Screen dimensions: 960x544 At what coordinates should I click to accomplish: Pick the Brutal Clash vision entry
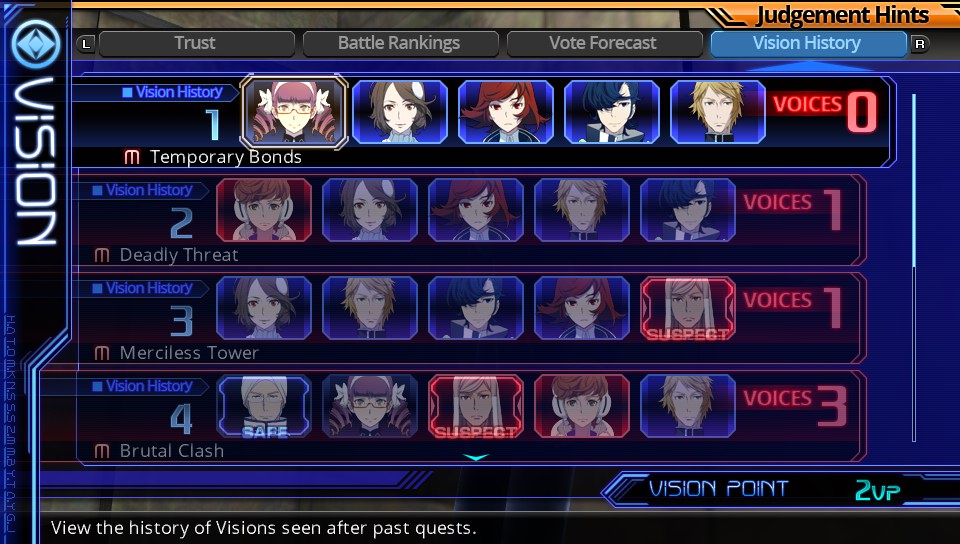coord(172,451)
